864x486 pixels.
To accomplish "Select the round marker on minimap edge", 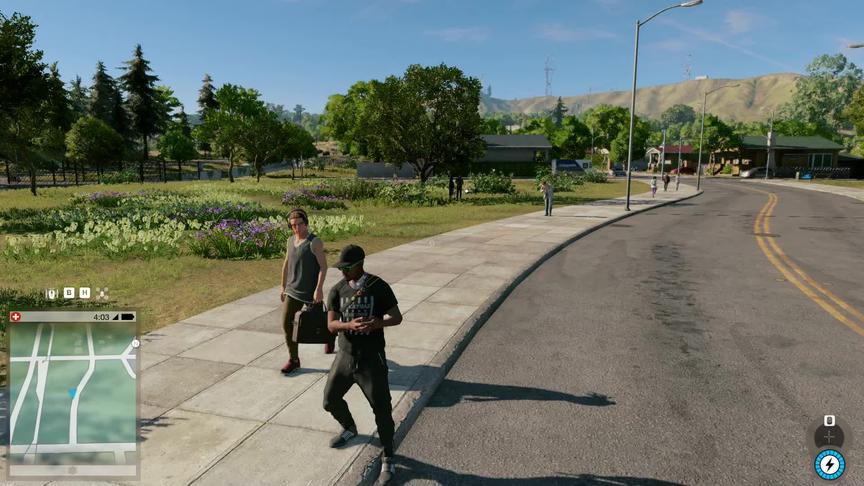I will pos(136,343).
